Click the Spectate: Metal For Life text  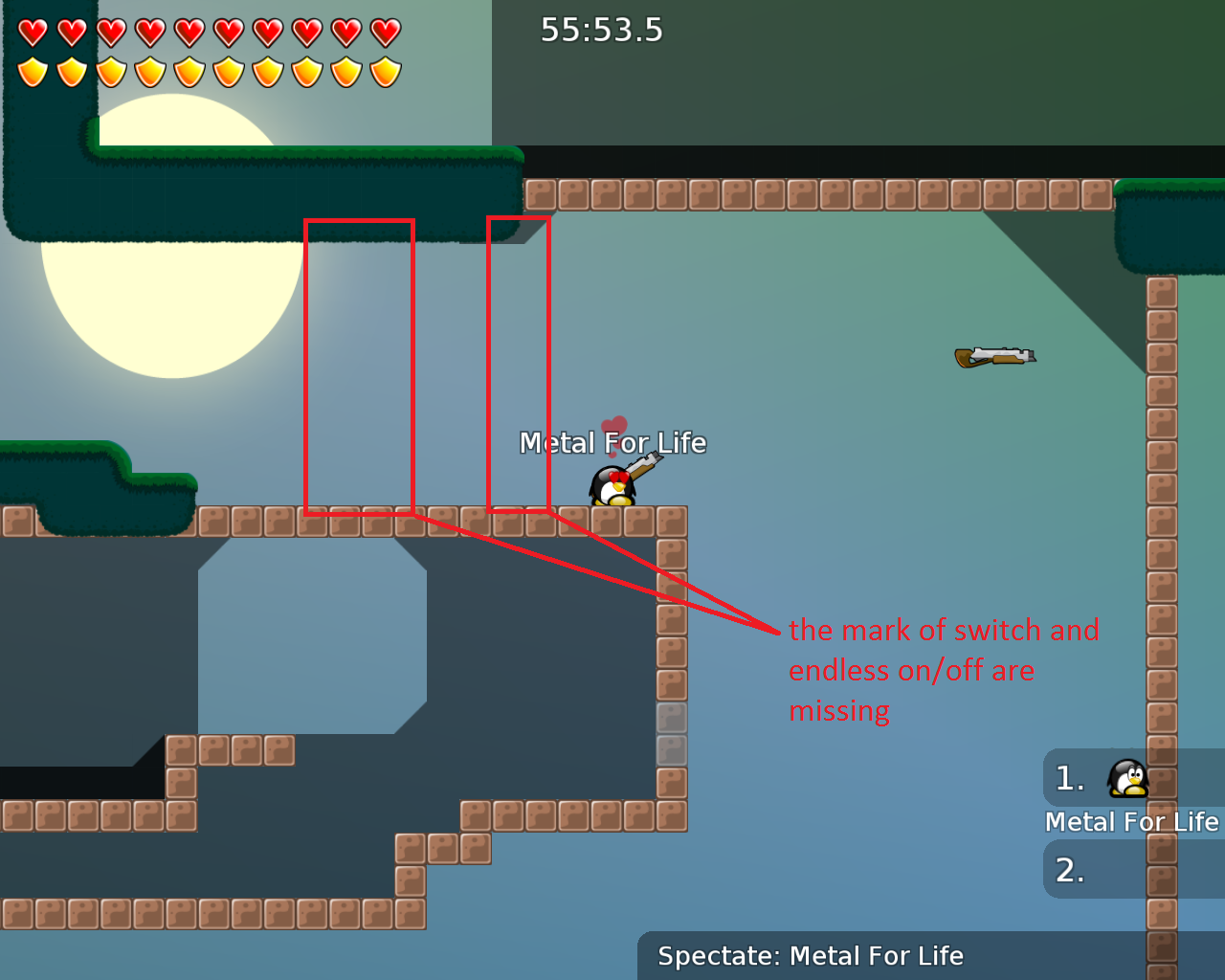[x=810, y=955]
